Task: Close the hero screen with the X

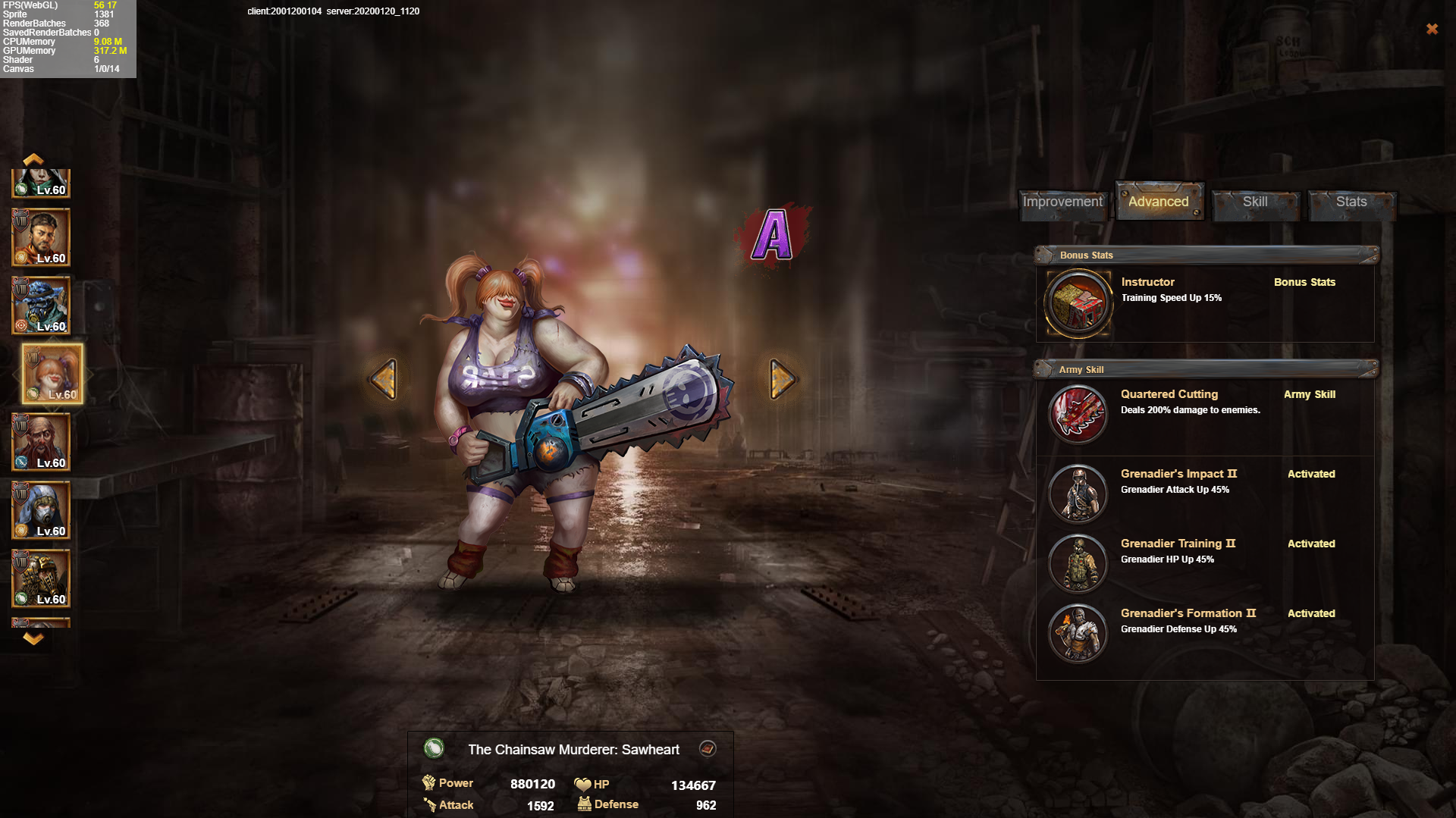Action: [1432, 29]
